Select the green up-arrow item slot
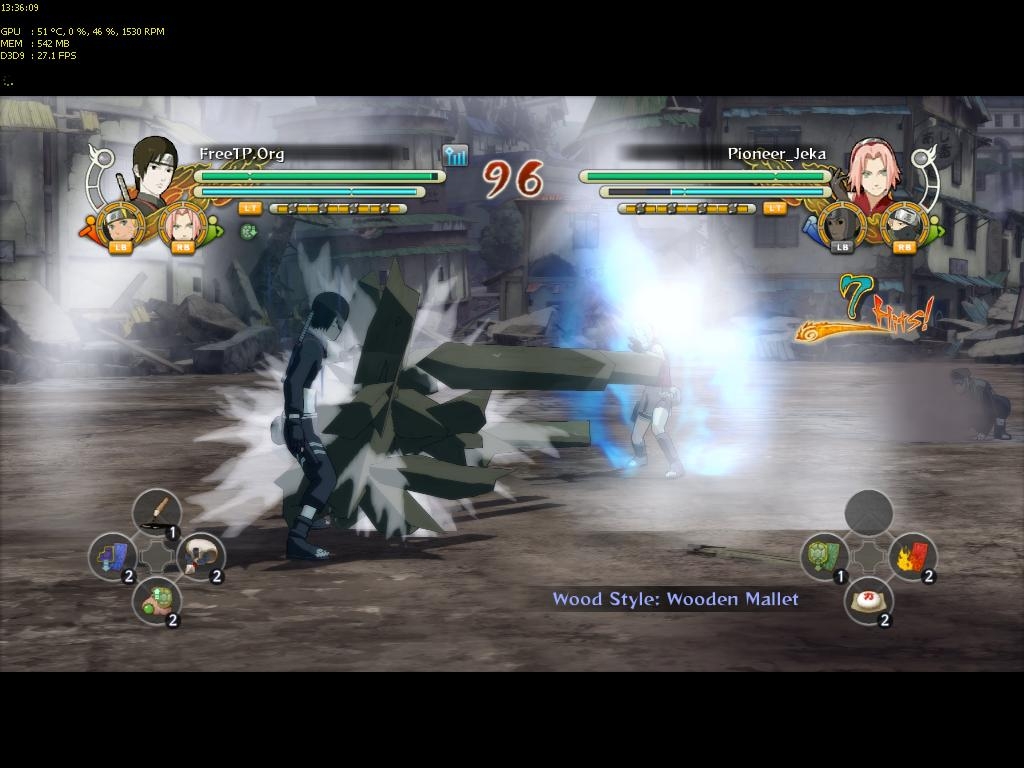The height and width of the screenshot is (768, 1024). 156,600
